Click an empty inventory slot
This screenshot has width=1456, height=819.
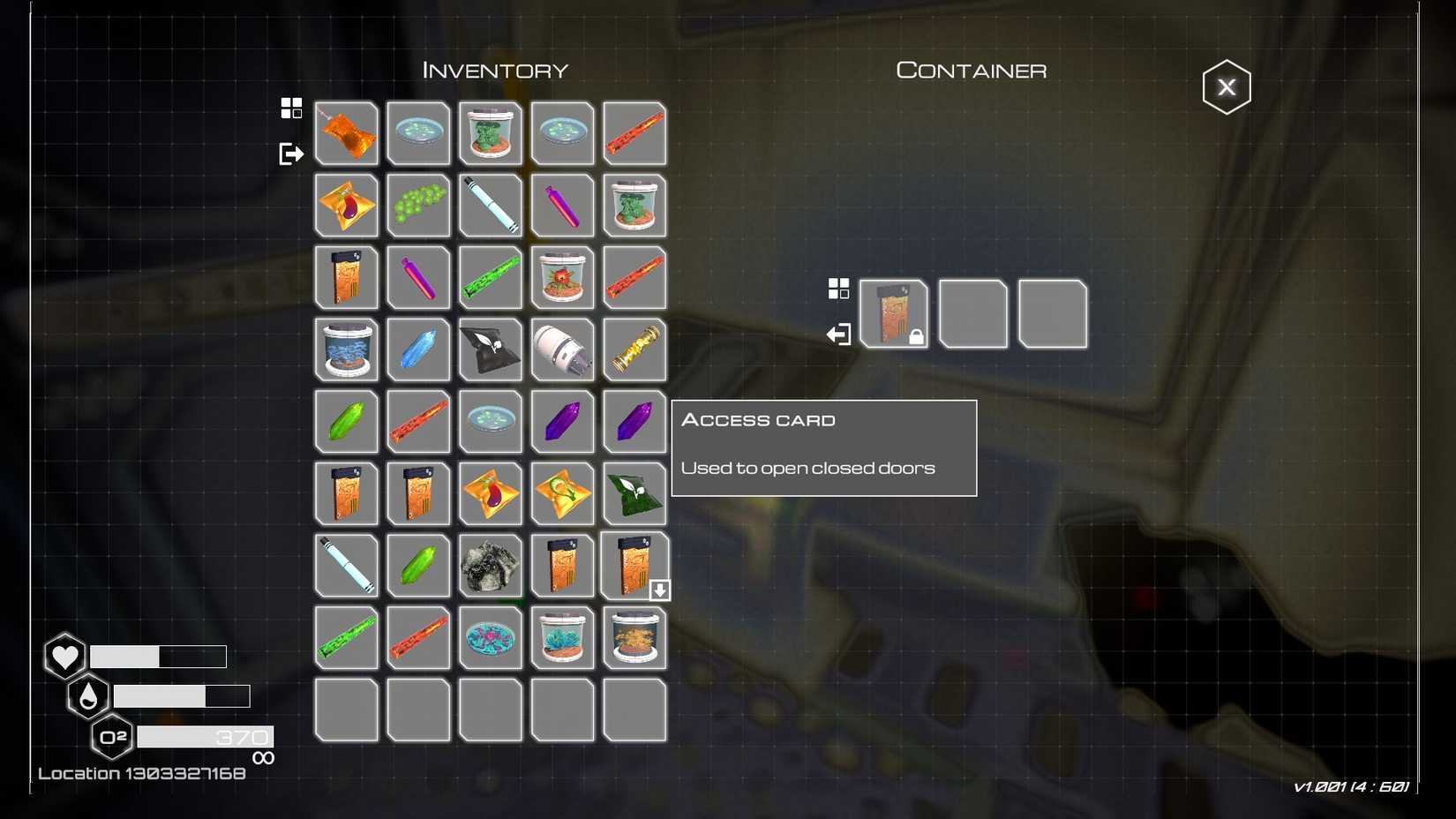click(347, 710)
